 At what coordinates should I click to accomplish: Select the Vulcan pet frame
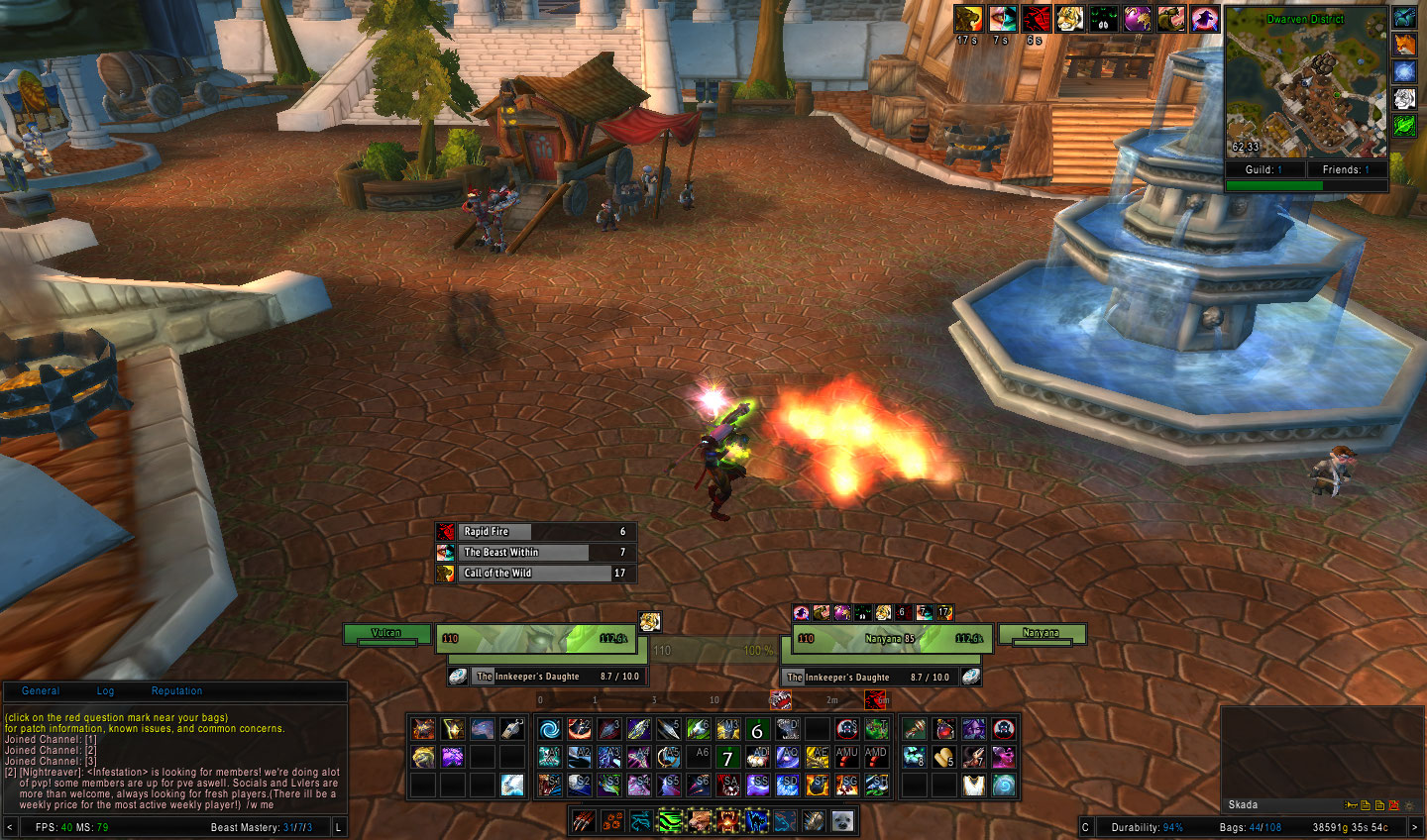[386, 634]
